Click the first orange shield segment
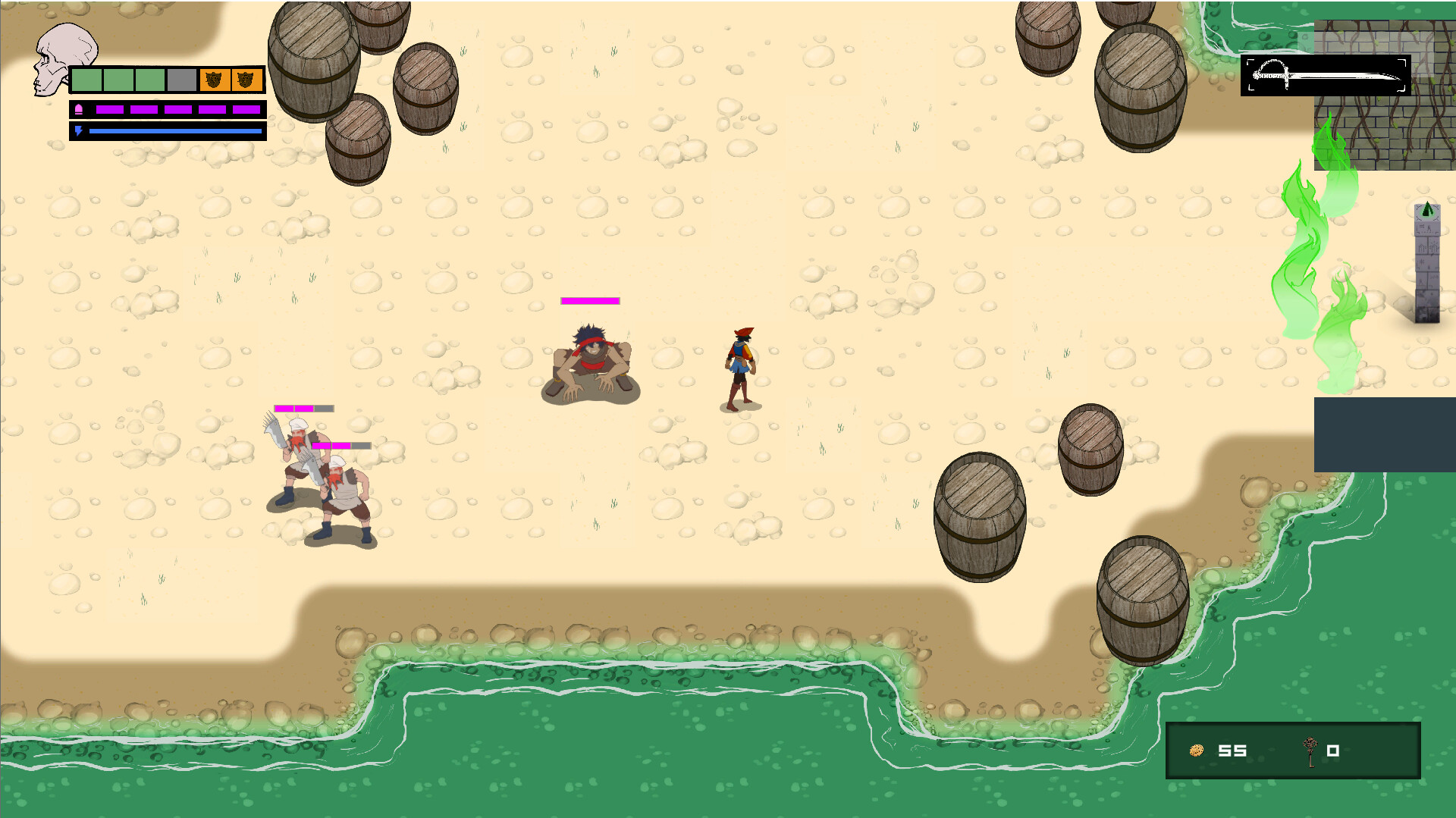The width and height of the screenshot is (1456, 818). click(x=215, y=78)
